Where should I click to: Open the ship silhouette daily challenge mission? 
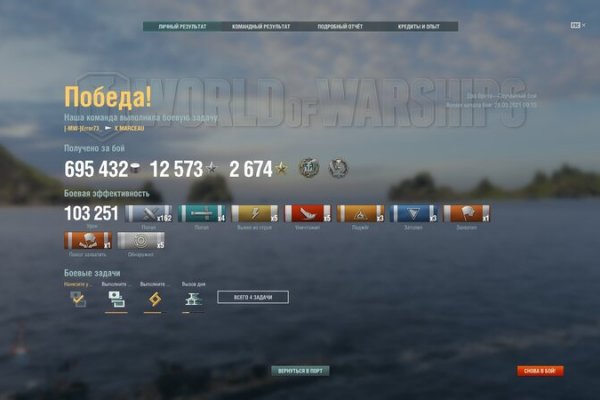click(x=191, y=298)
